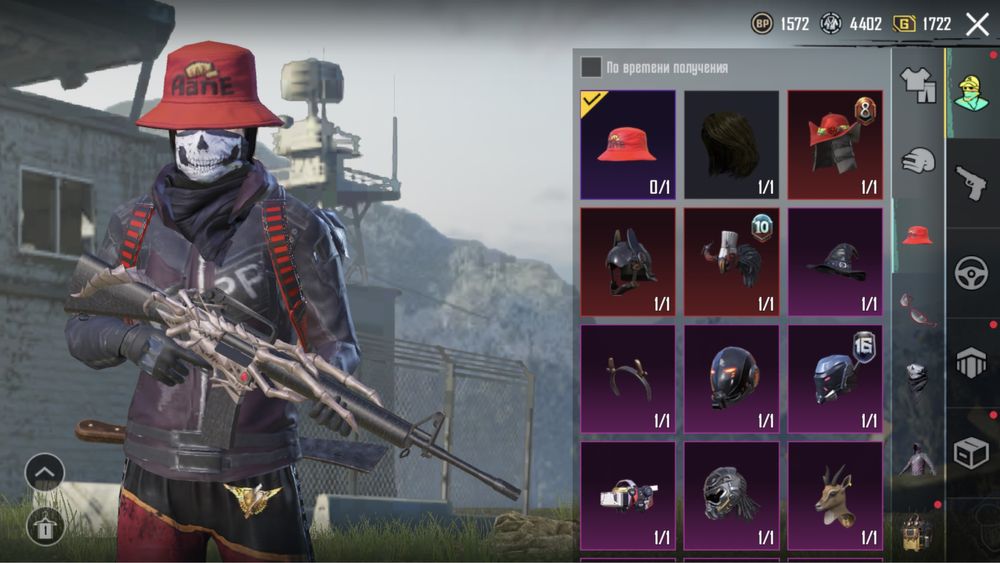
Task: Open the parachute category tab
Action: click(x=971, y=364)
